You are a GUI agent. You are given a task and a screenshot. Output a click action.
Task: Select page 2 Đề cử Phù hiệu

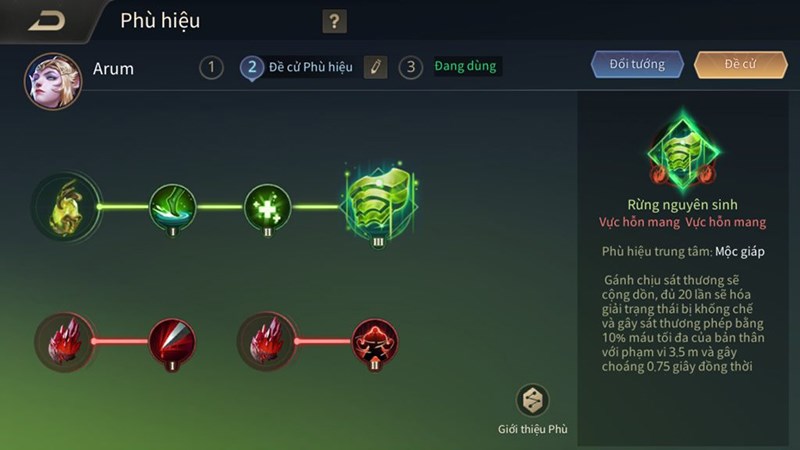click(298, 68)
